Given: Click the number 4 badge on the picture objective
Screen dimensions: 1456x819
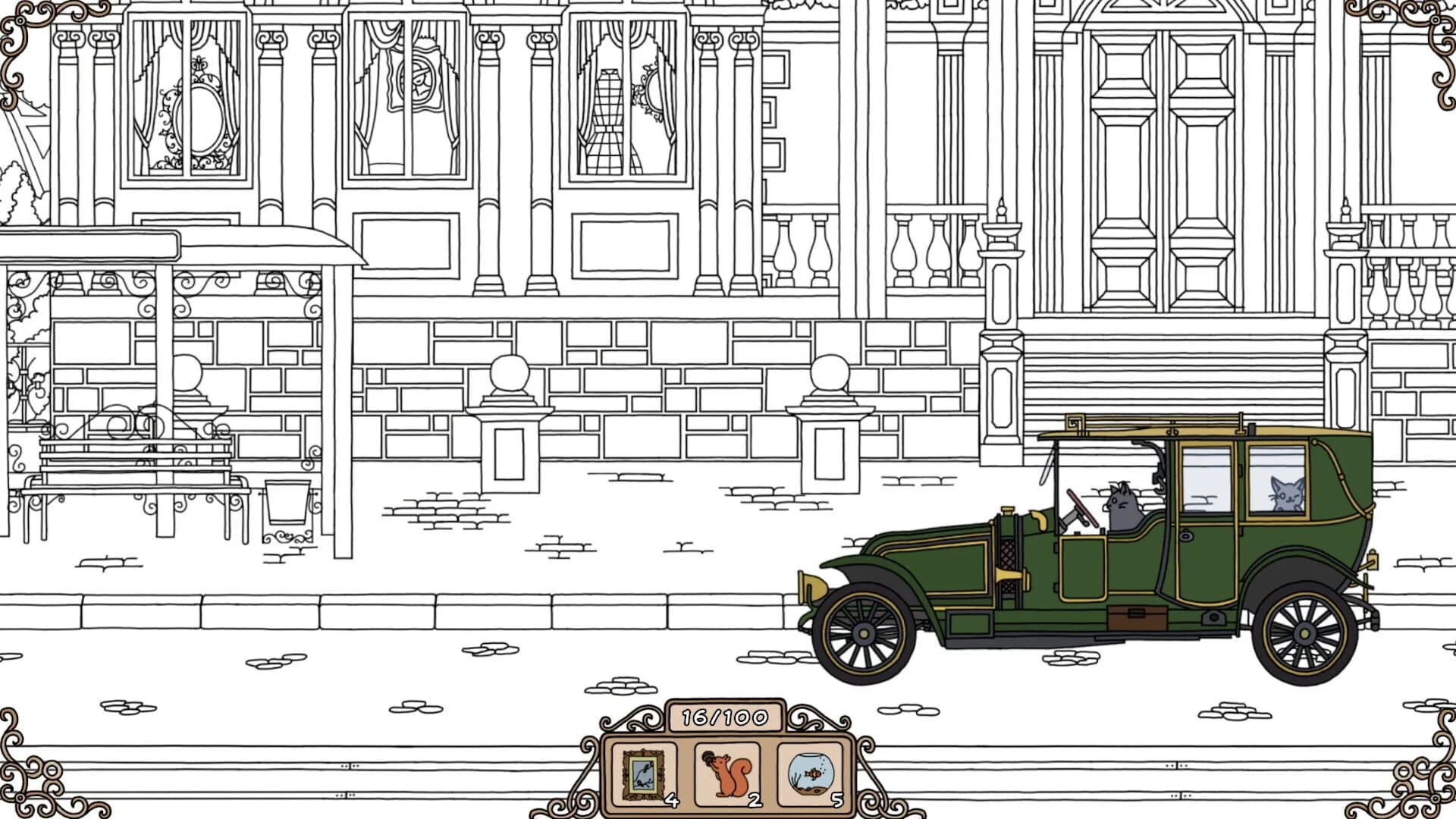Looking at the screenshot, I should (x=670, y=798).
